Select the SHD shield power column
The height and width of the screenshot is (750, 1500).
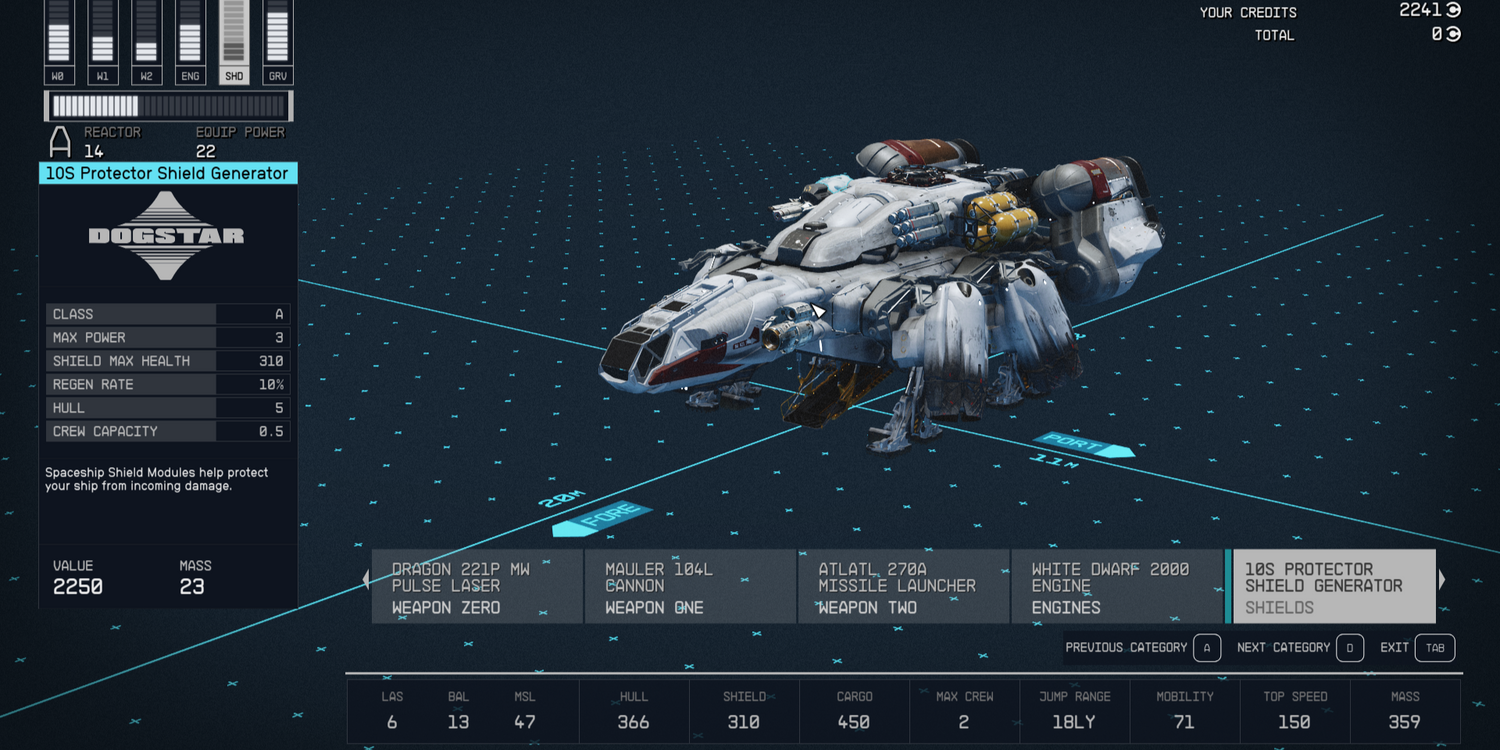click(x=234, y=42)
